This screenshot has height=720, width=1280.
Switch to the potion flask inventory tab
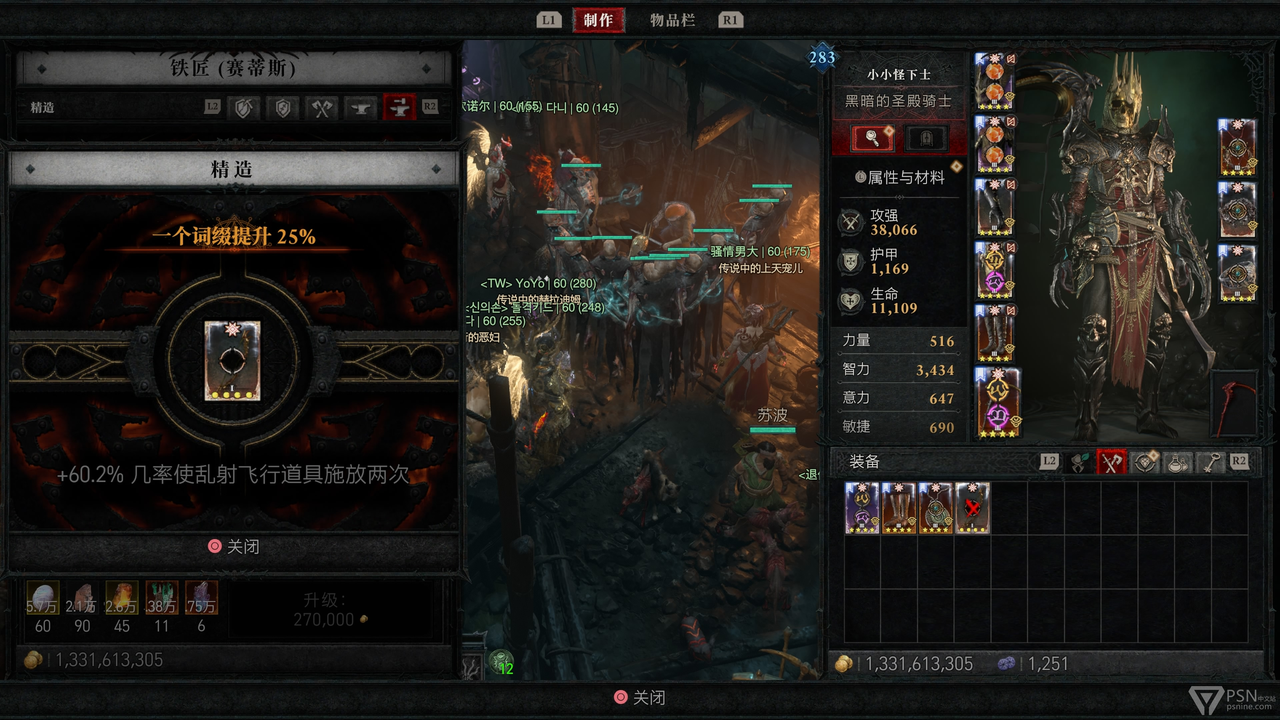1177,462
